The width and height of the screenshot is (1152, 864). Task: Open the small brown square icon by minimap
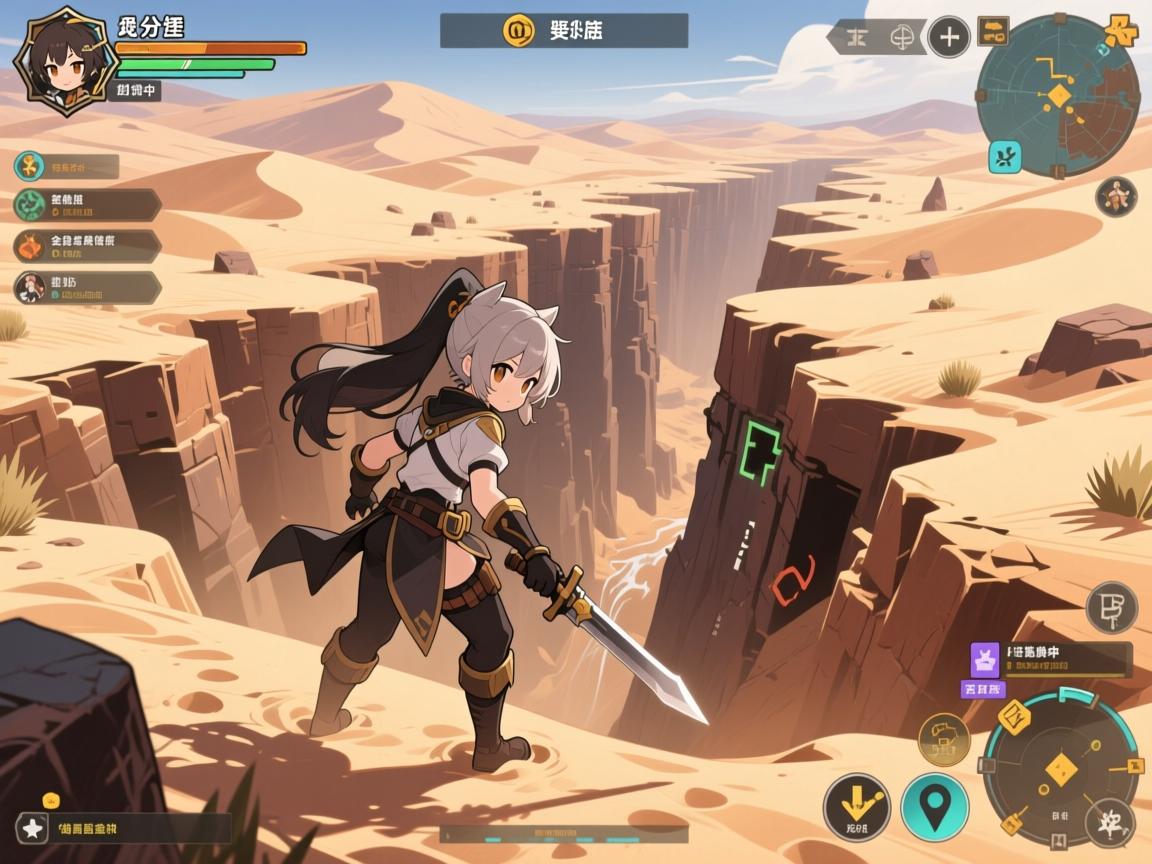(x=992, y=30)
